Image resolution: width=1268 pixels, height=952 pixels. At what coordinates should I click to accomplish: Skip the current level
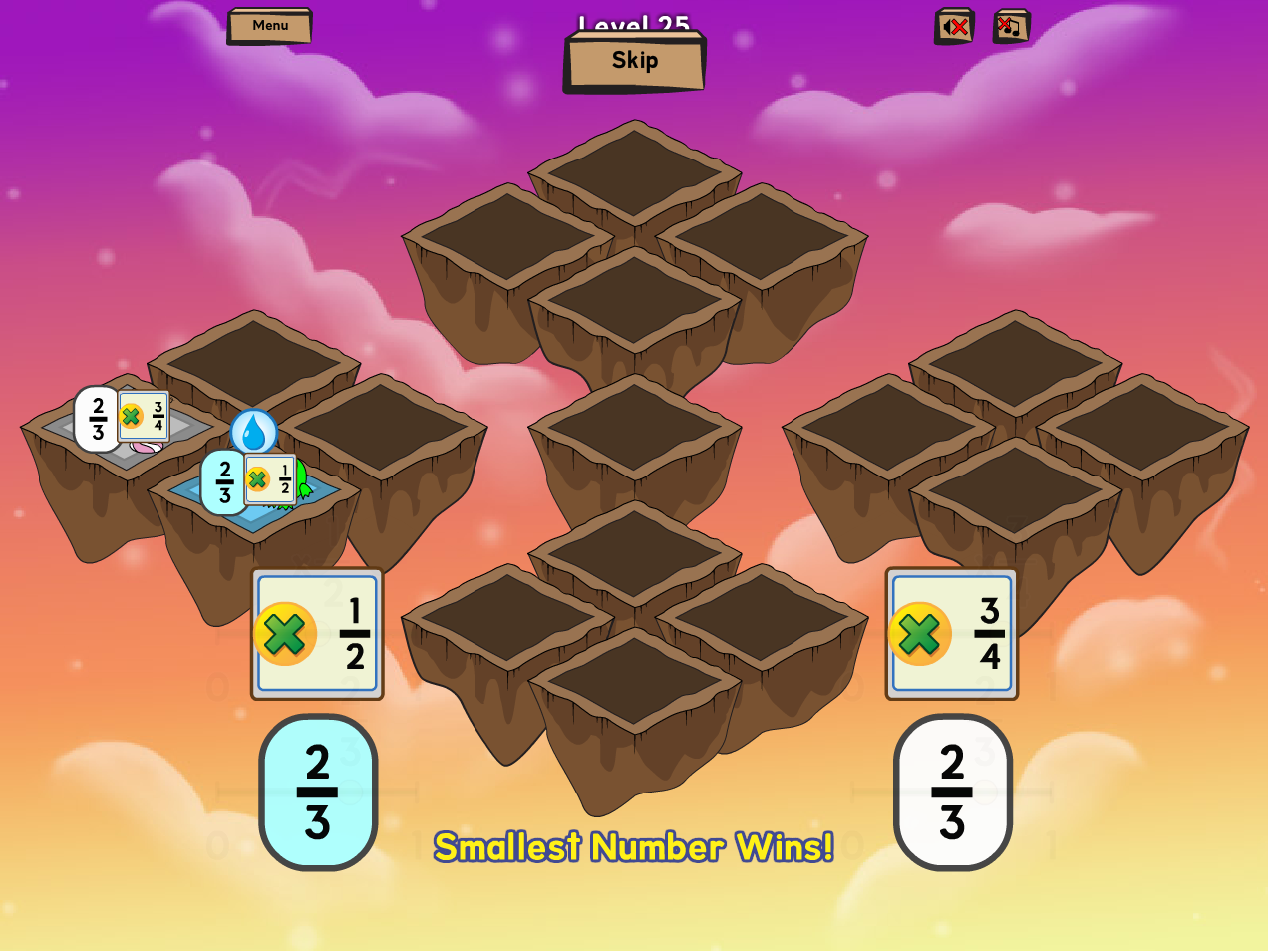point(635,61)
